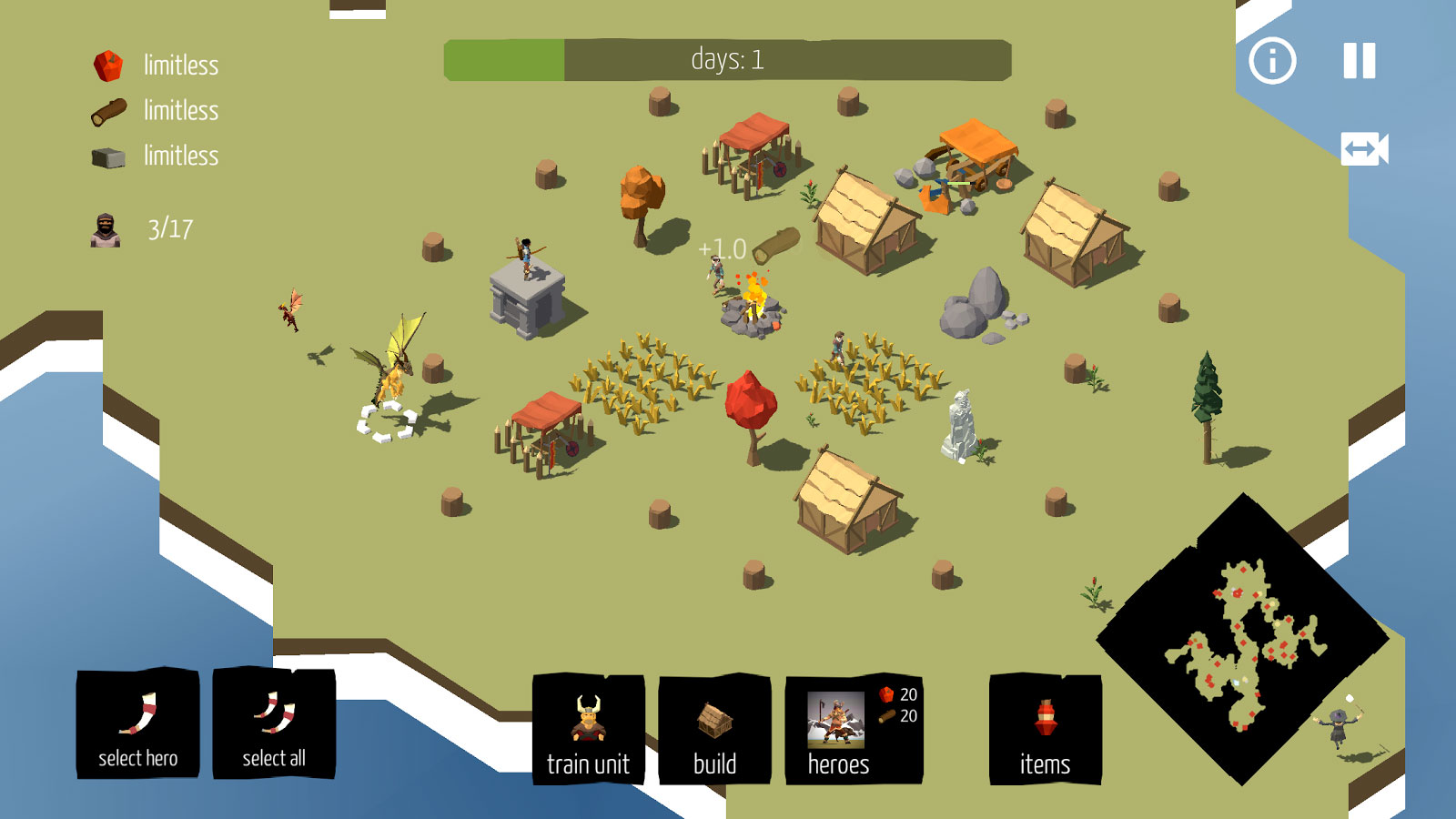
Task: Toggle the camera view icon
Action: [x=1364, y=149]
